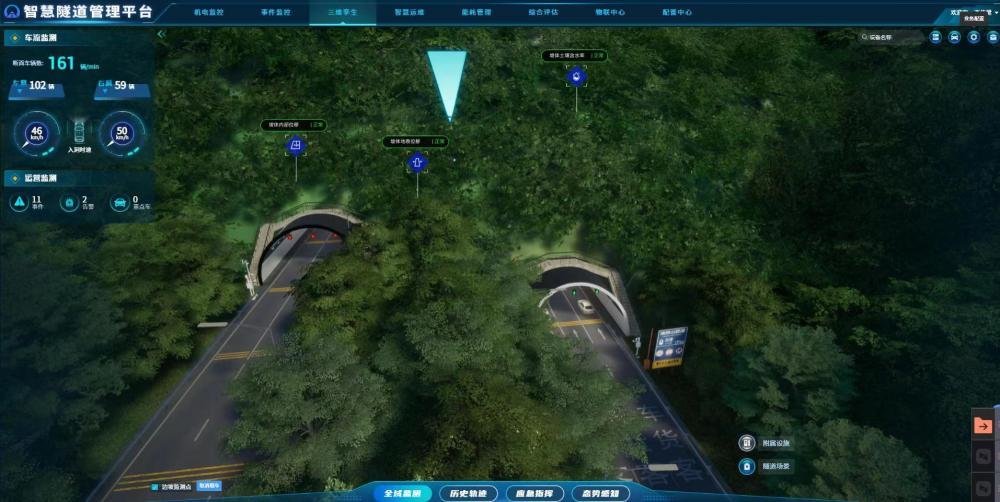
Task: Select the blue marker under the cyan arrow
Action: point(418,163)
